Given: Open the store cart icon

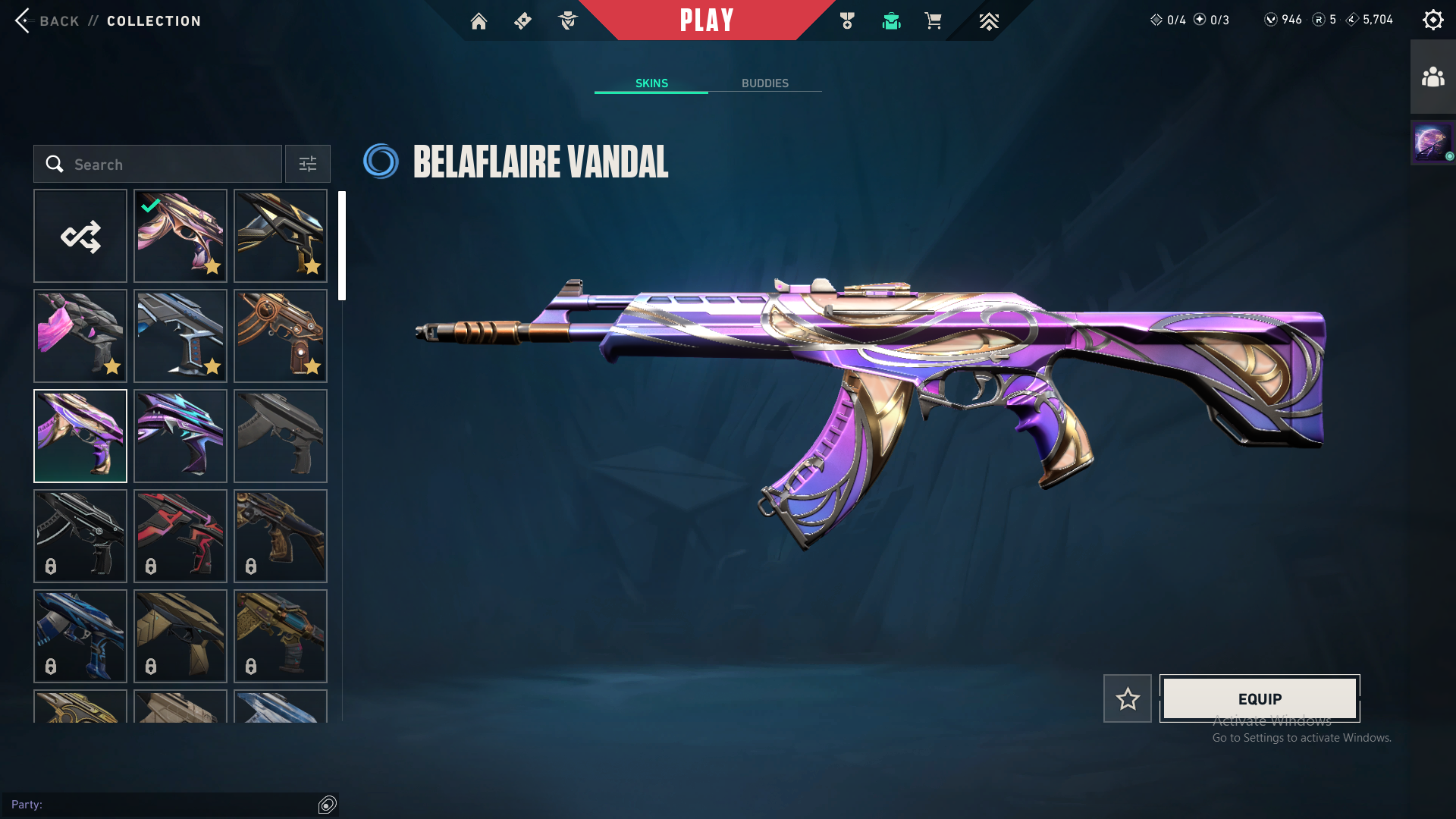Looking at the screenshot, I should point(933,21).
